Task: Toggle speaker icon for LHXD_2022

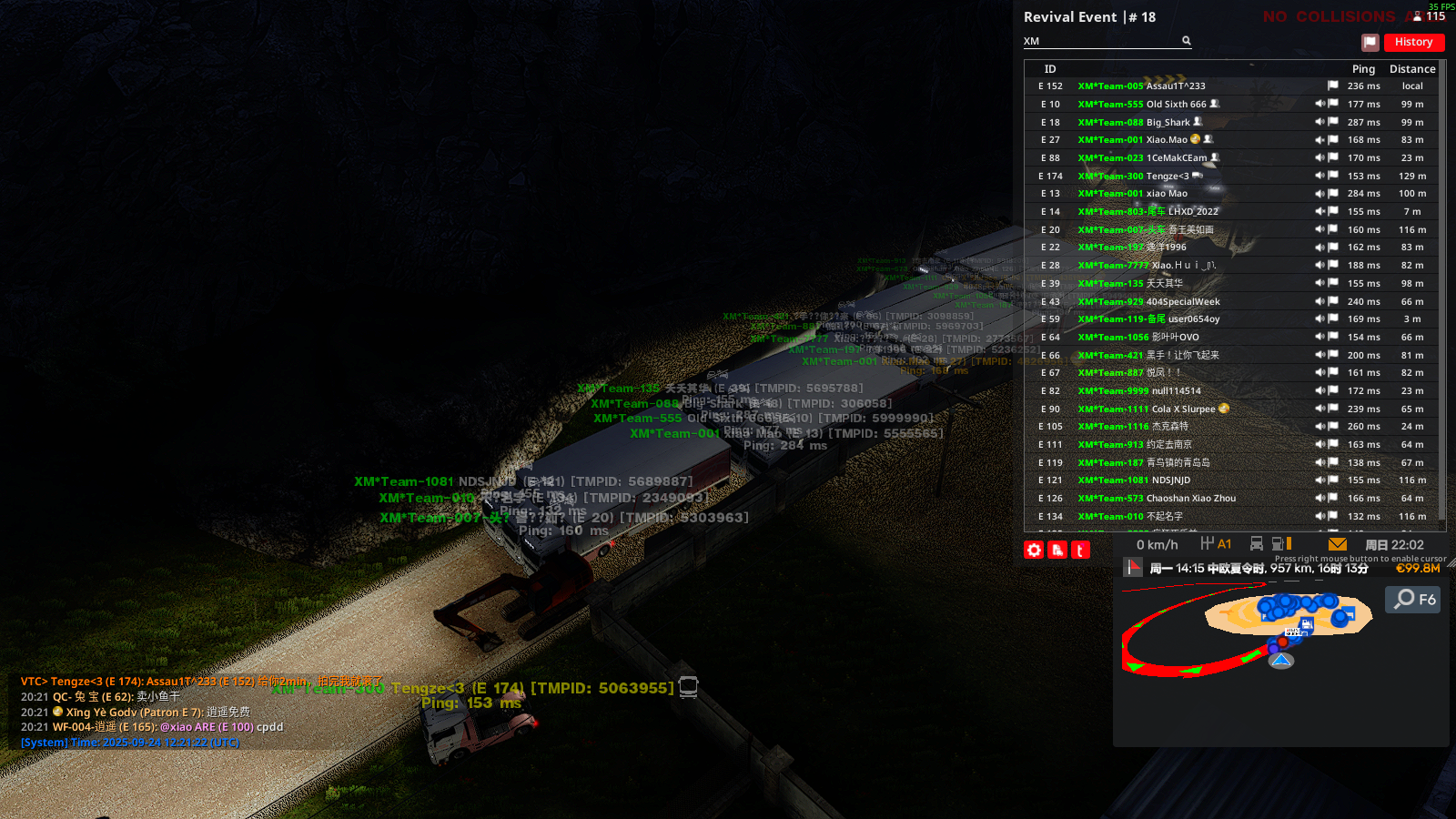Action: pyautogui.click(x=1319, y=212)
